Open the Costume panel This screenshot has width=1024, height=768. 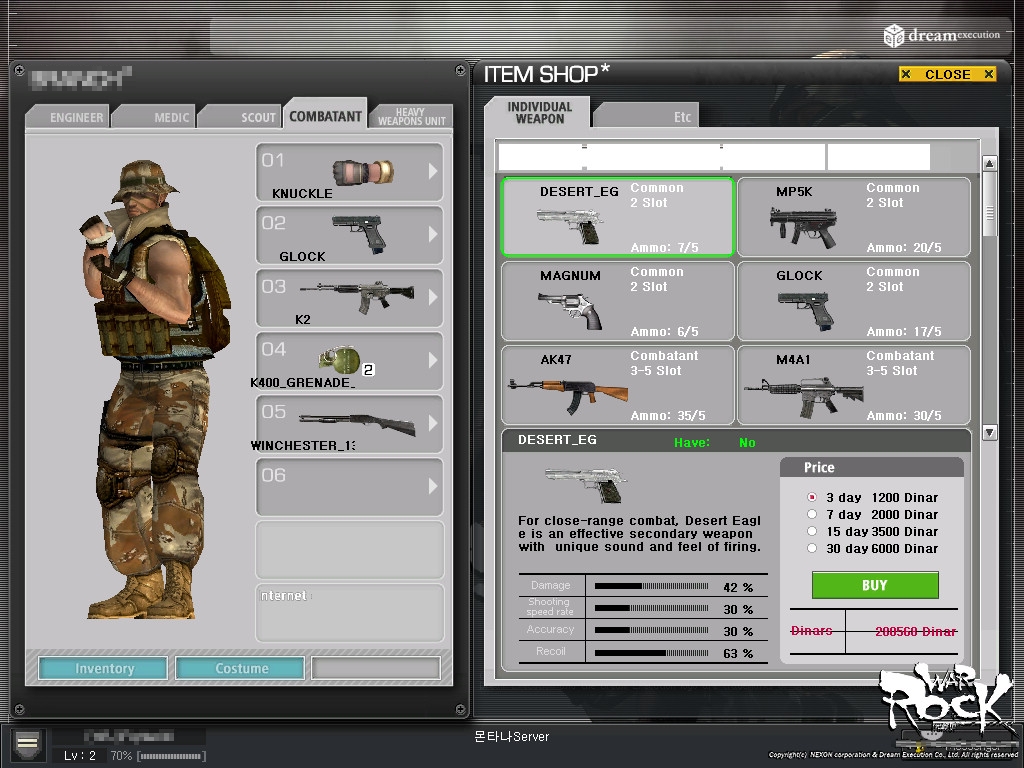coord(242,668)
